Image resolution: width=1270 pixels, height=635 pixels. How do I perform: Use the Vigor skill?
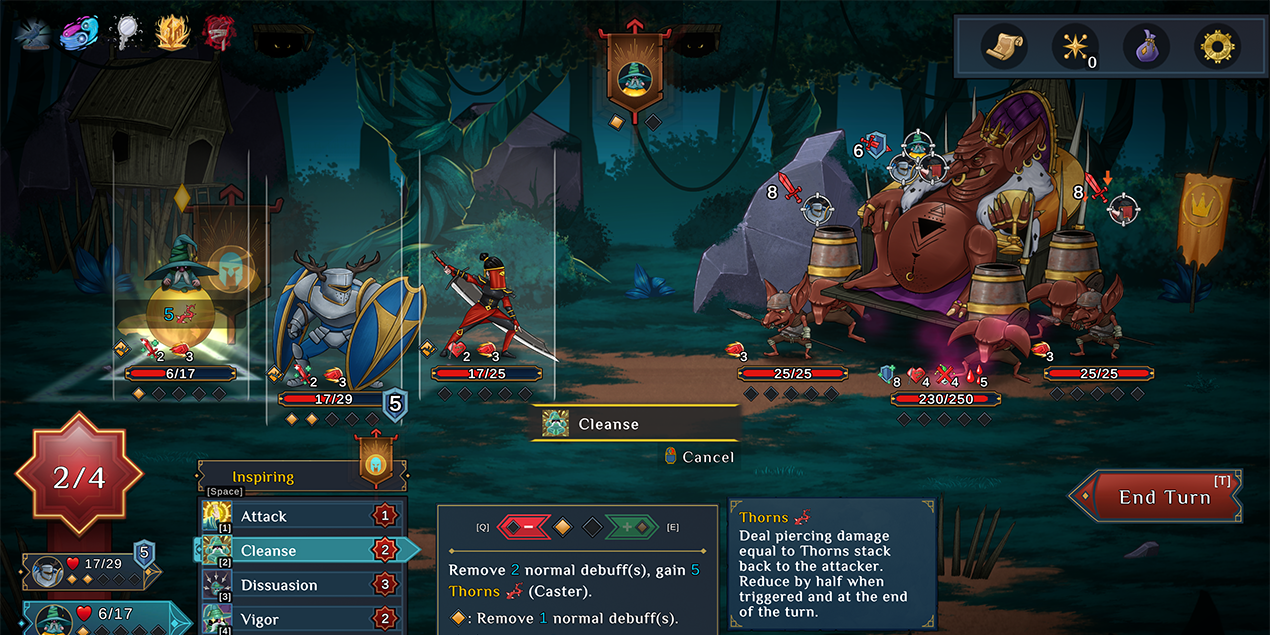click(300, 619)
